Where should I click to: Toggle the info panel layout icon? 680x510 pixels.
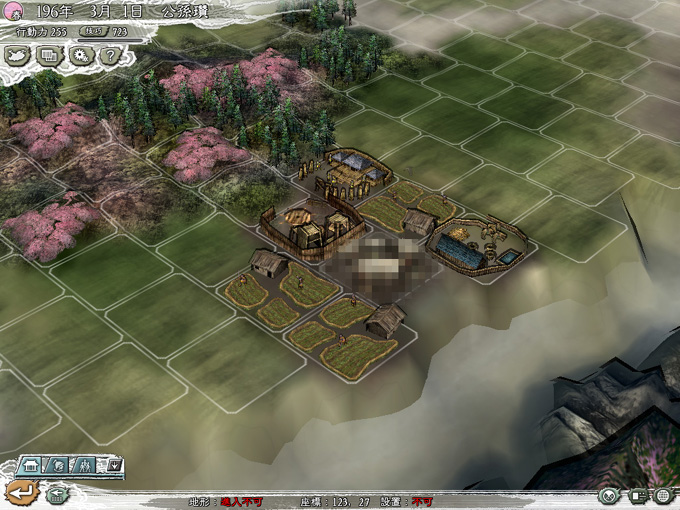point(638,497)
